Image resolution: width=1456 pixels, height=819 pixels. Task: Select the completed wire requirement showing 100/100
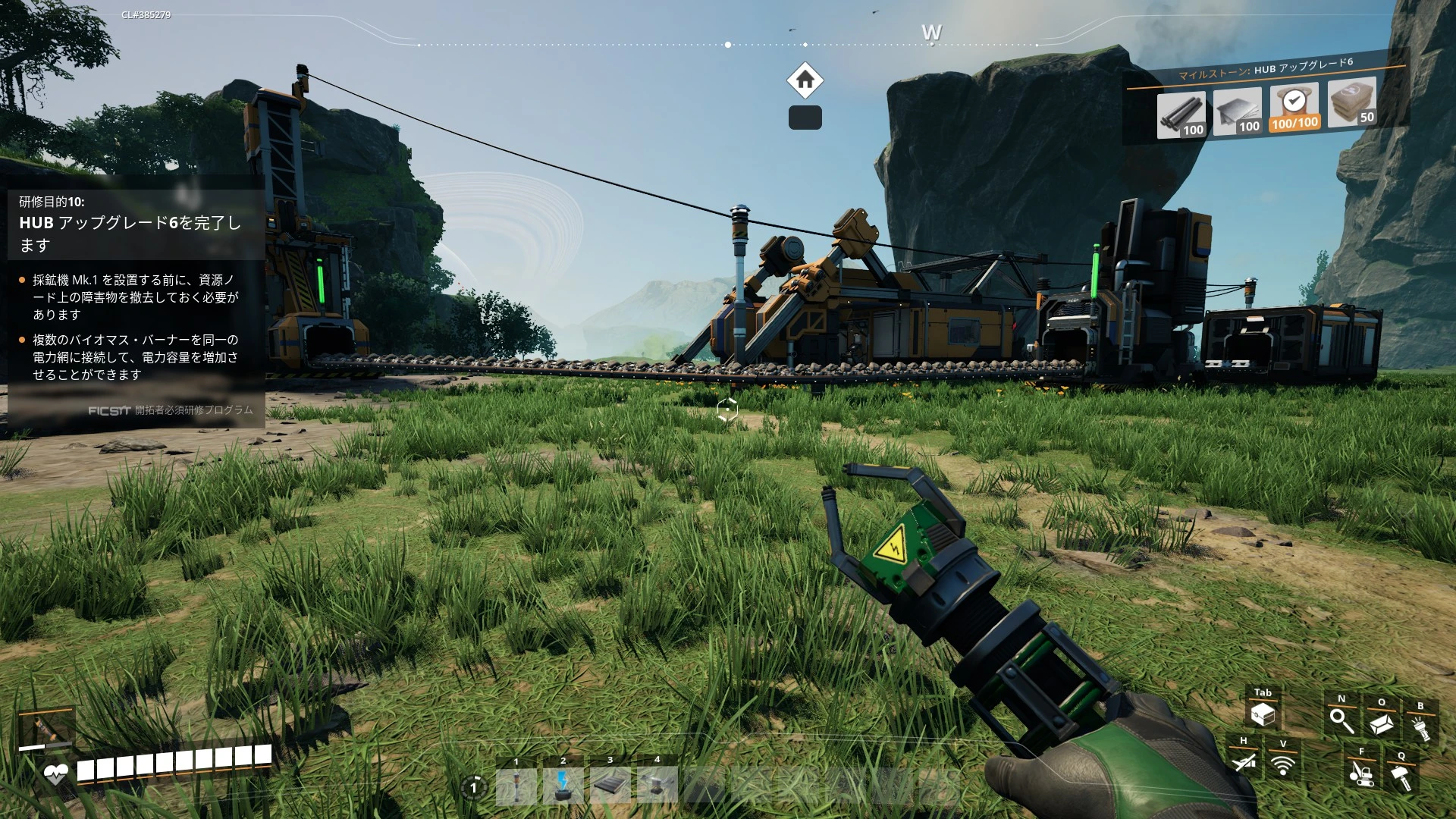coord(1294,108)
